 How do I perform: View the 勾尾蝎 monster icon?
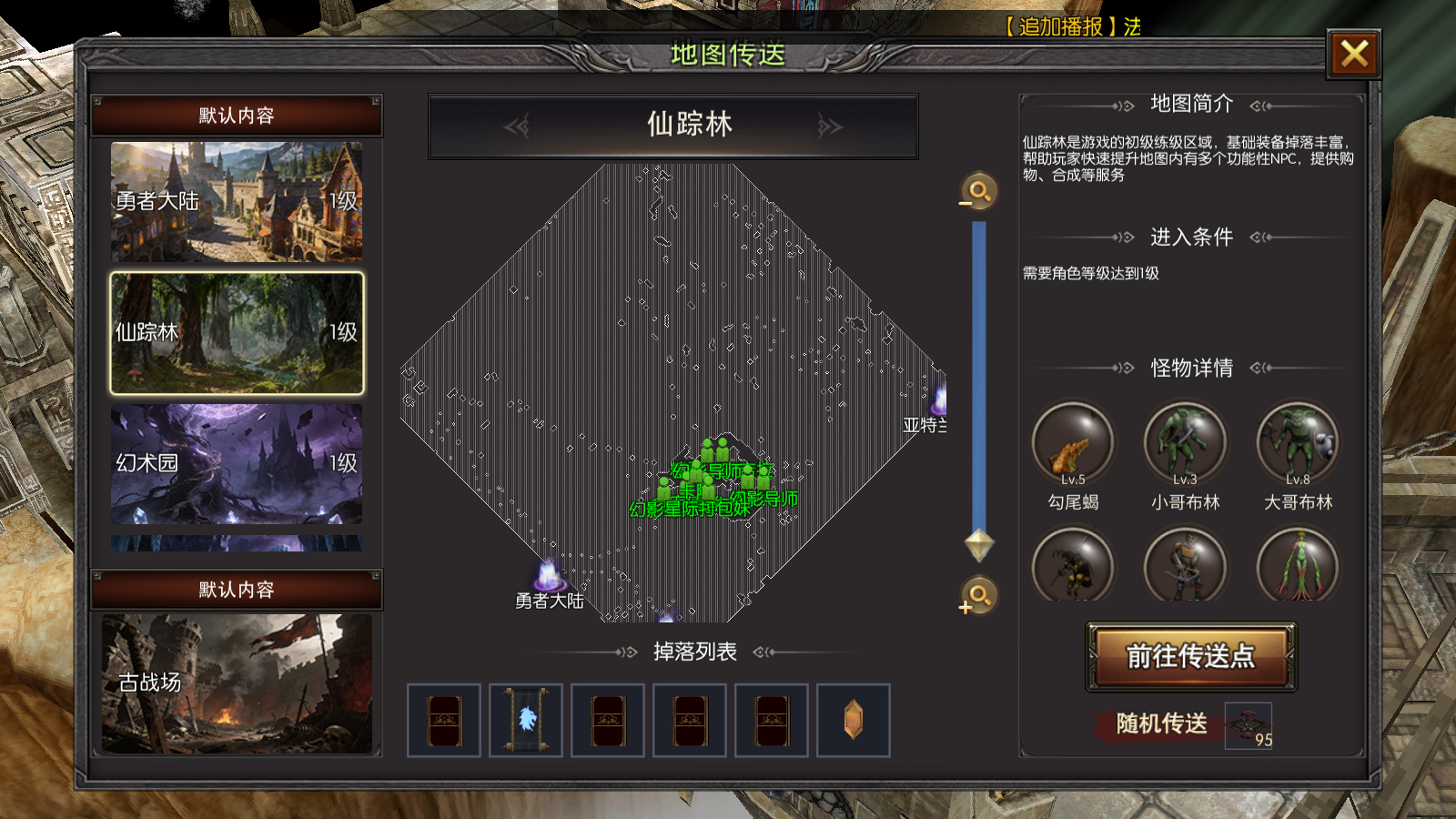click(x=1073, y=444)
